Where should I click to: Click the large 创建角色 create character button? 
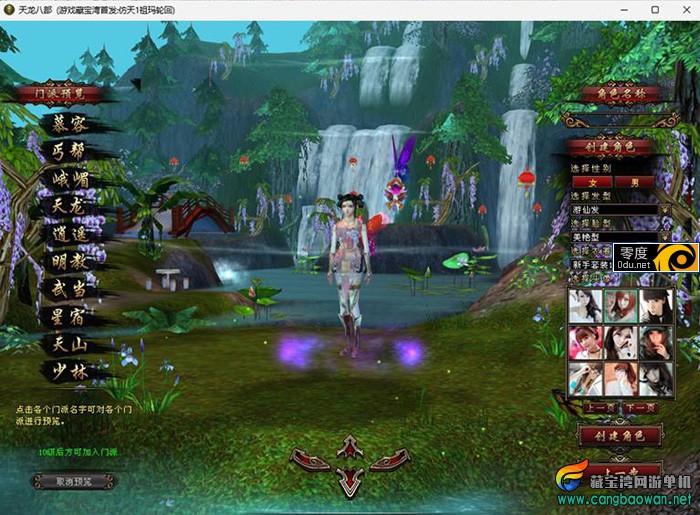(x=620, y=436)
